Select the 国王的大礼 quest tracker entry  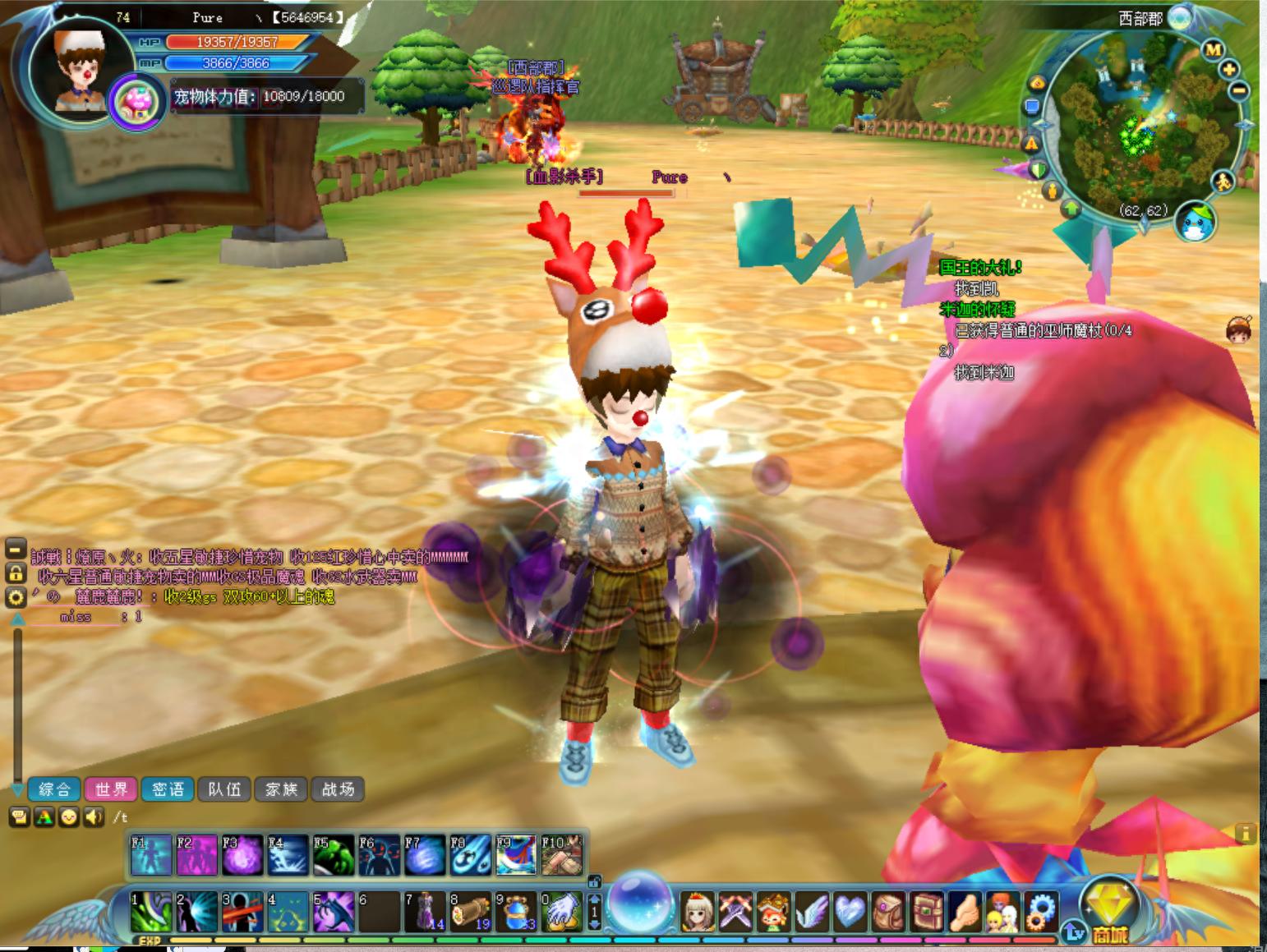(980, 267)
